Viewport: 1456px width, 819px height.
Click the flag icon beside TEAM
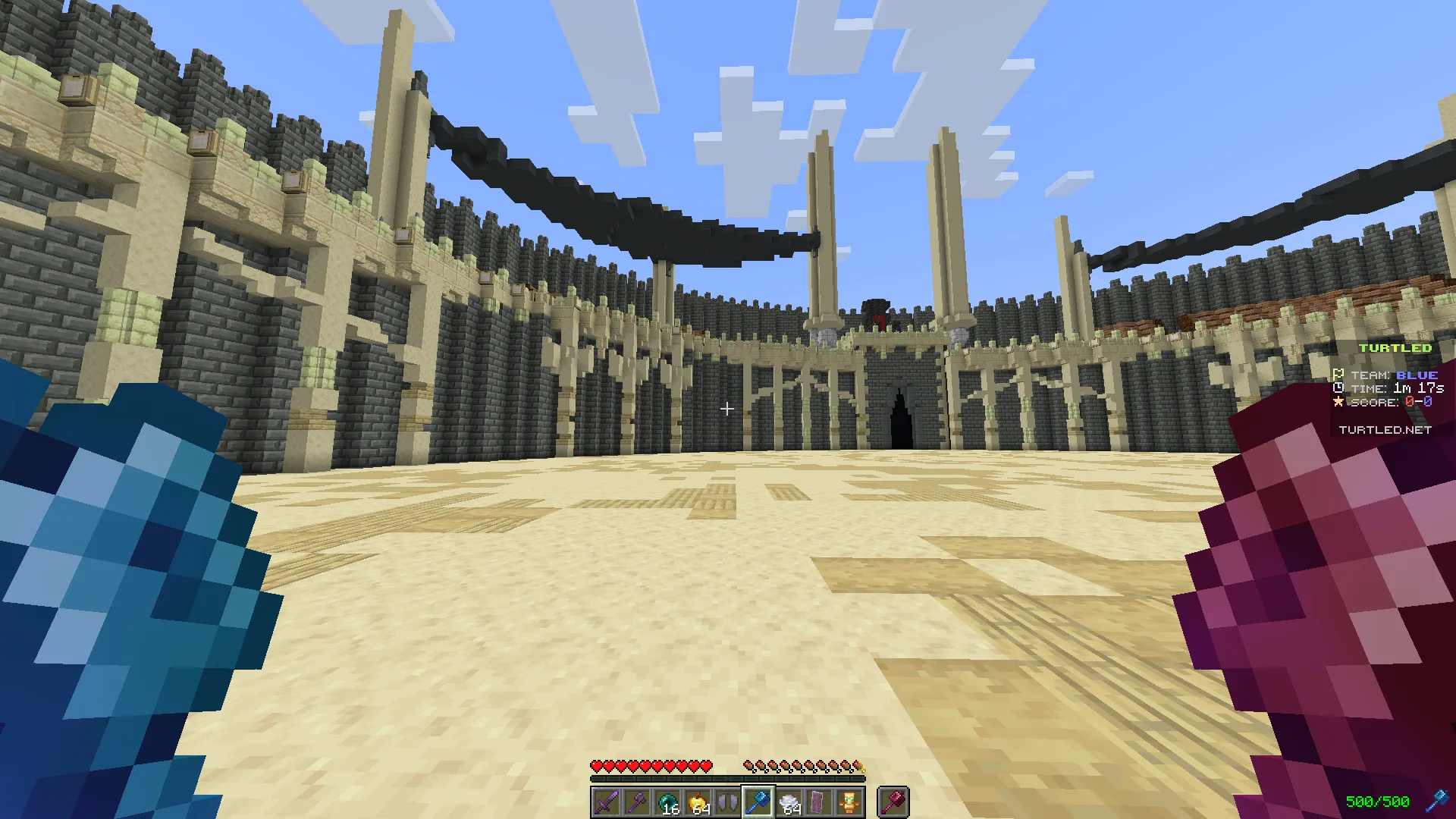(1338, 375)
